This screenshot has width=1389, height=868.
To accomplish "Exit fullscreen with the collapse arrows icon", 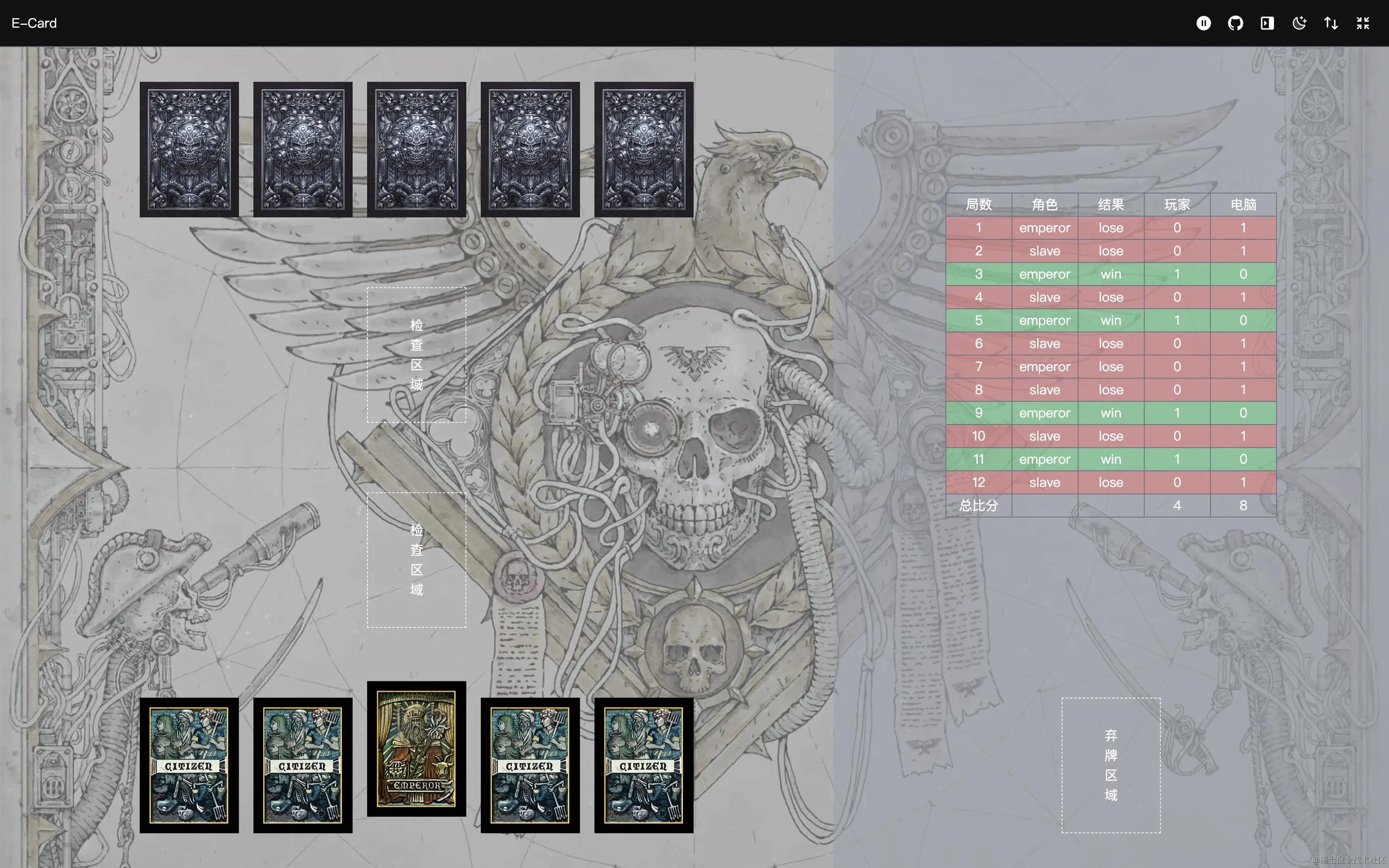I will tap(1363, 23).
